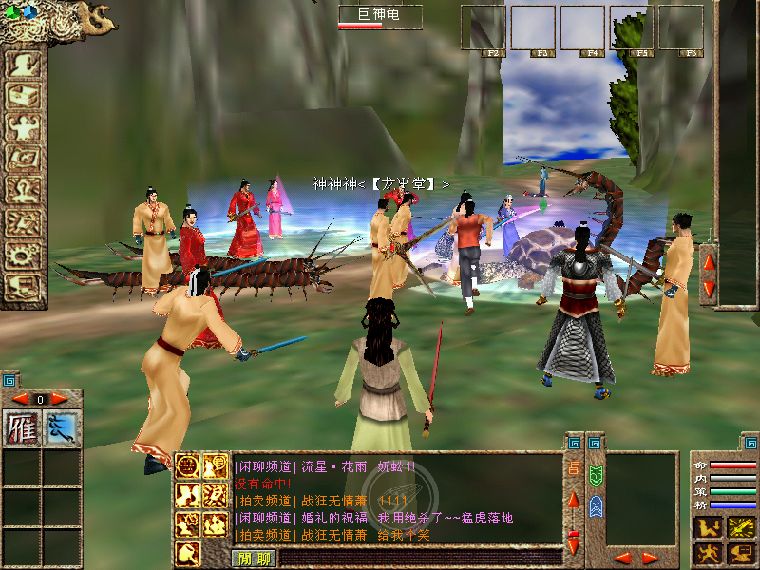Open the character profile icon in left sidebar
This screenshot has width=760, height=570.
pos(22,62)
